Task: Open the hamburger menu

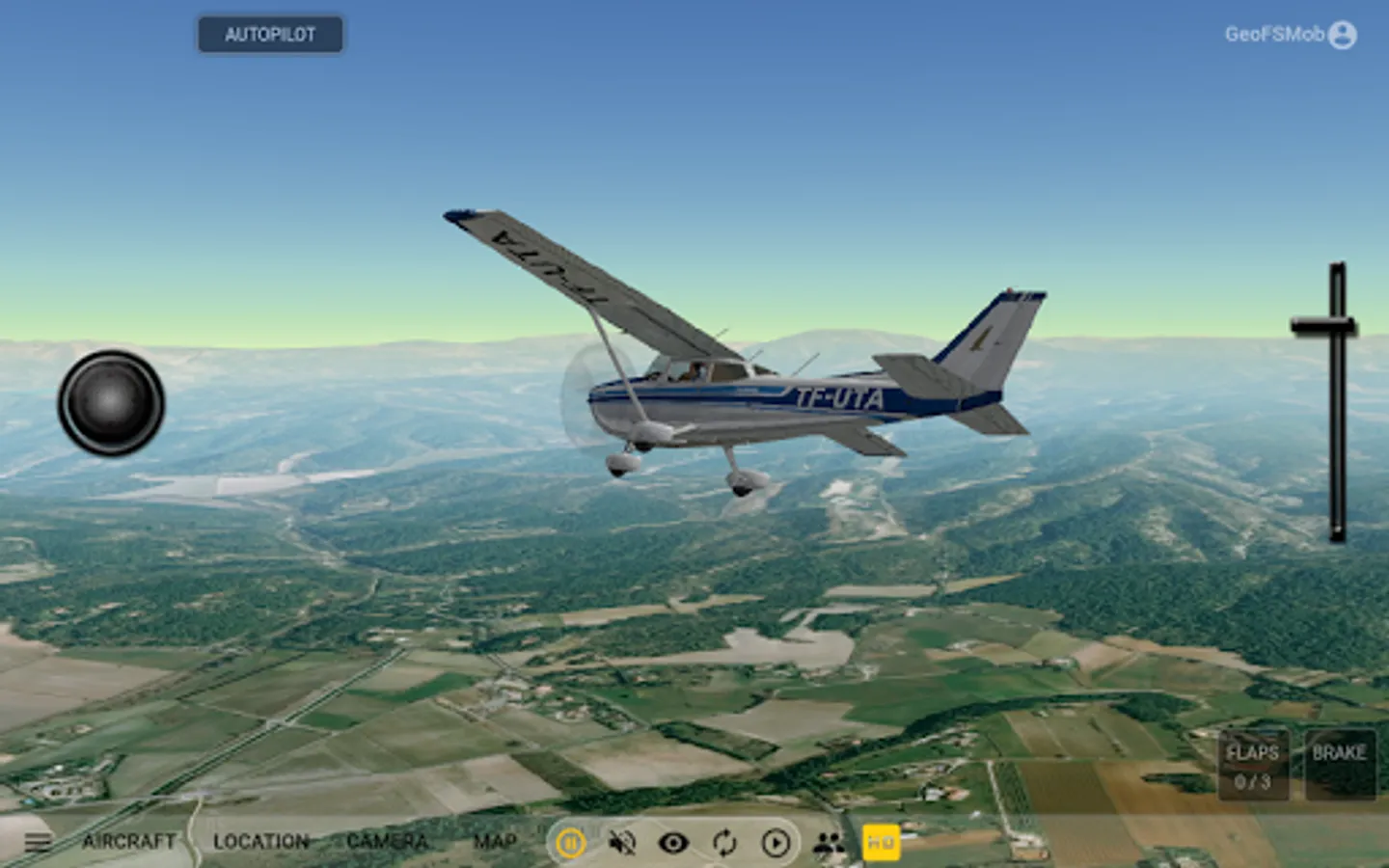Action: click(38, 842)
